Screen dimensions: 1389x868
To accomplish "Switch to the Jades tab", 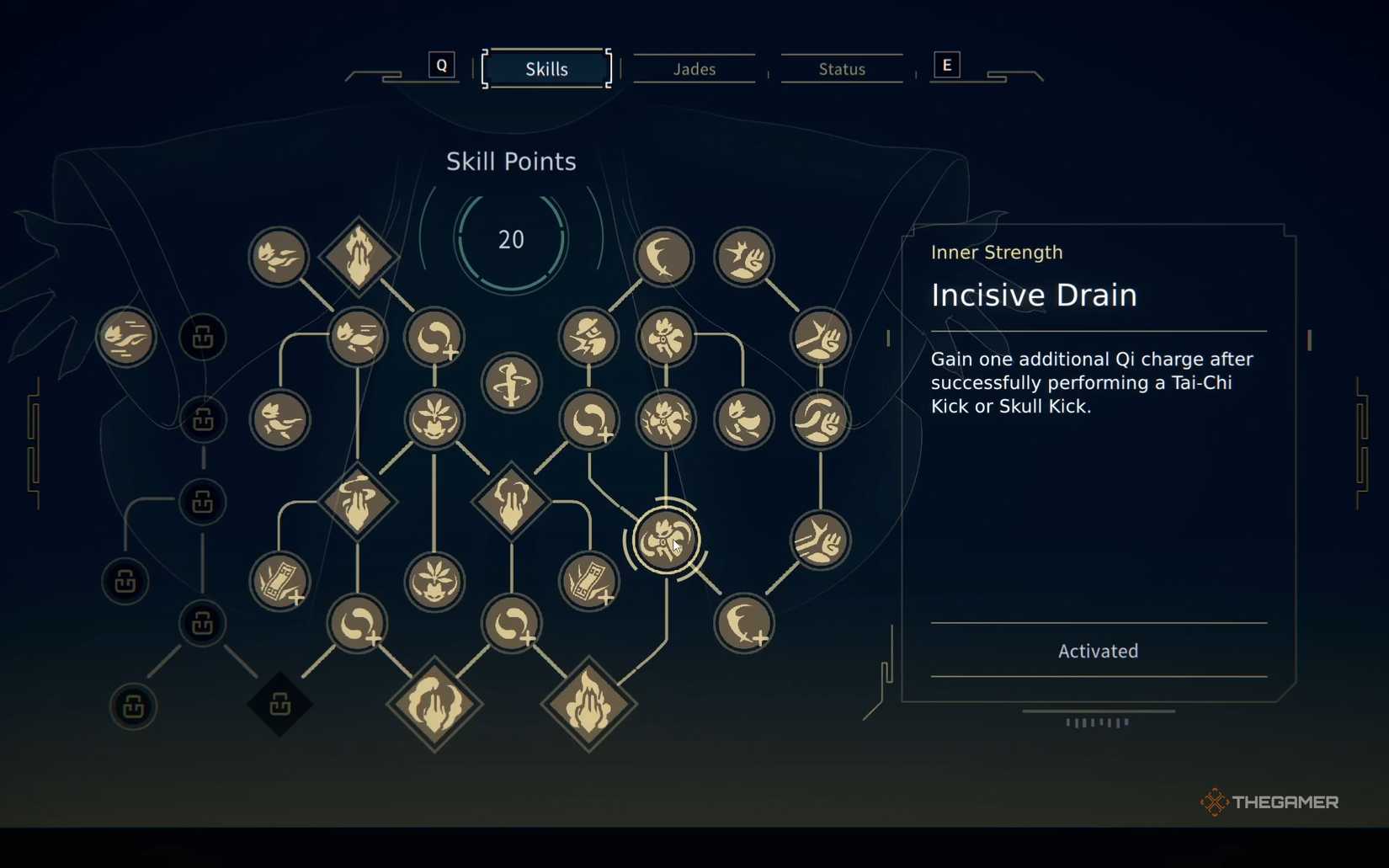I will coord(694,69).
